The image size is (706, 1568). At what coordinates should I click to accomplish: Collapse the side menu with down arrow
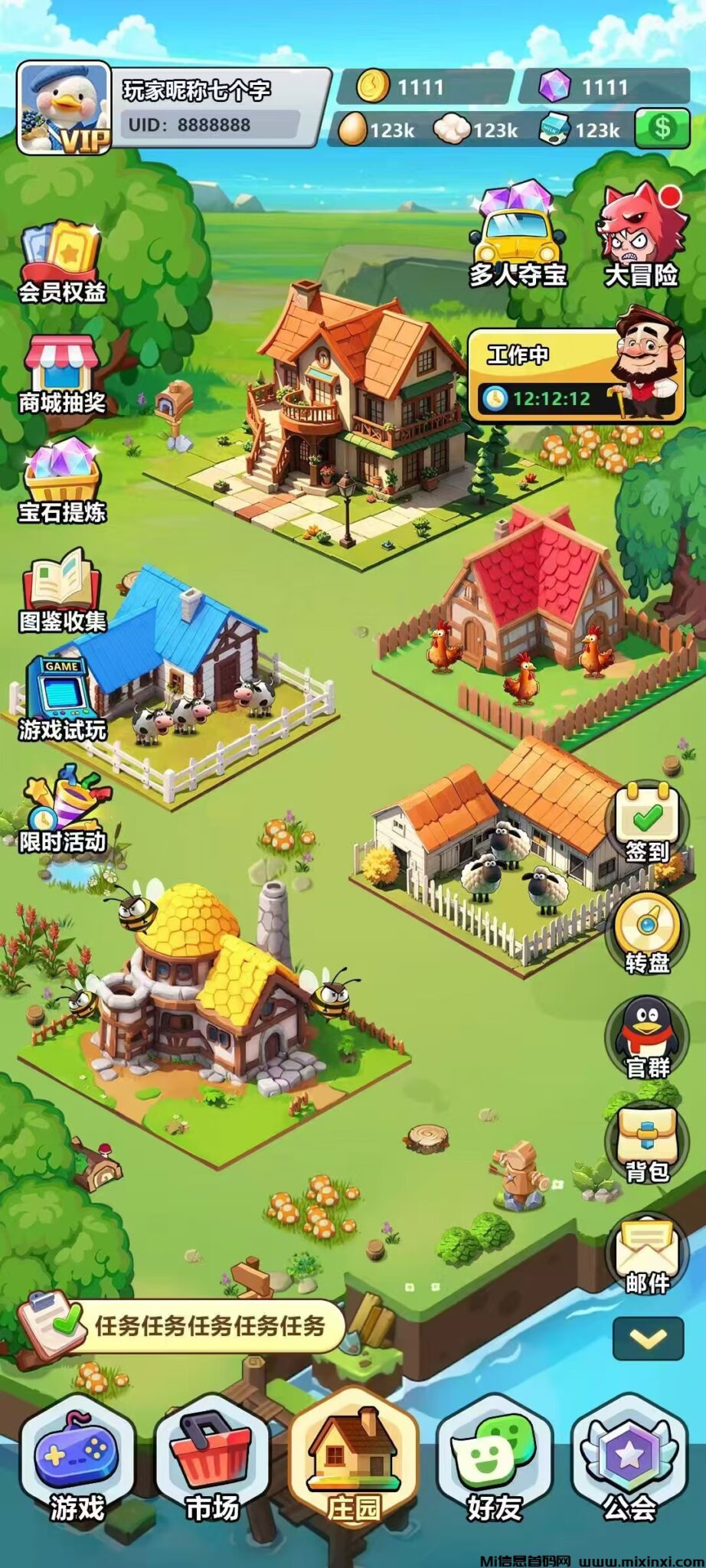pos(648,1338)
